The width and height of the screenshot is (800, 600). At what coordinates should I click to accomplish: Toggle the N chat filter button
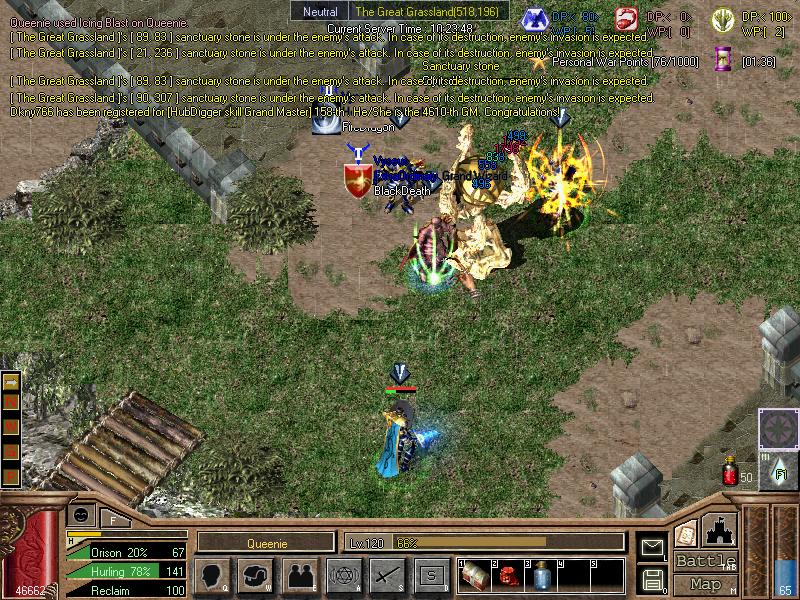(12, 402)
